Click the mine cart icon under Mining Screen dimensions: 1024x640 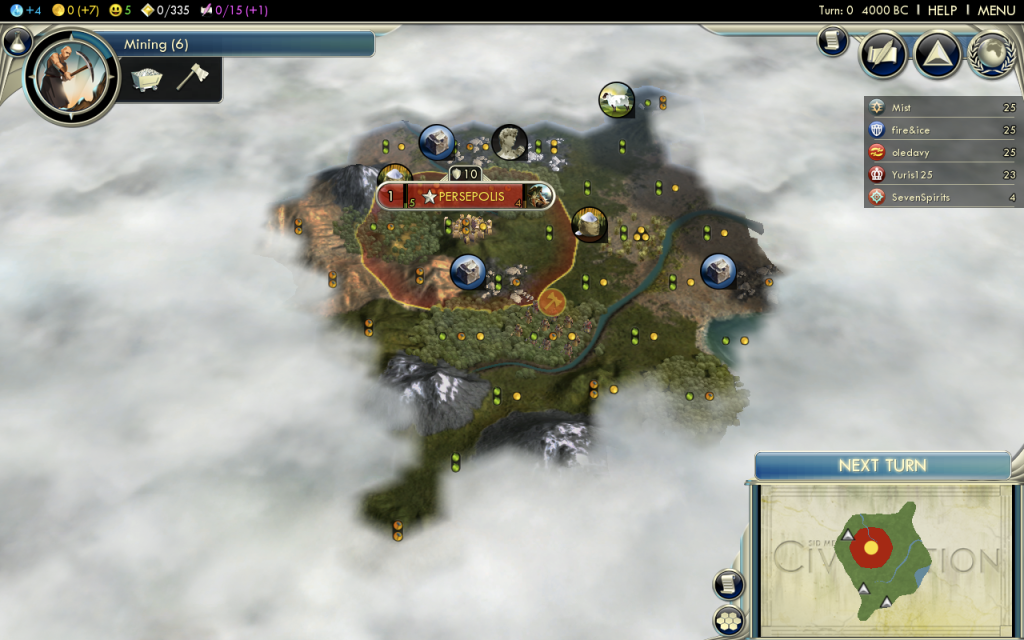click(x=147, y=79)
